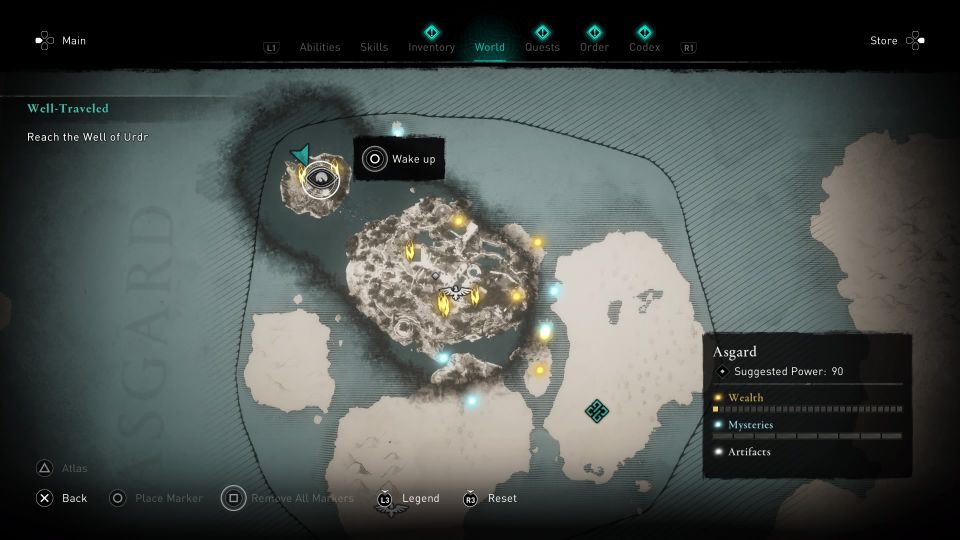Click the white raven synchronization point marker
Screen dimensions: 960x540
(x=455, y=292)
